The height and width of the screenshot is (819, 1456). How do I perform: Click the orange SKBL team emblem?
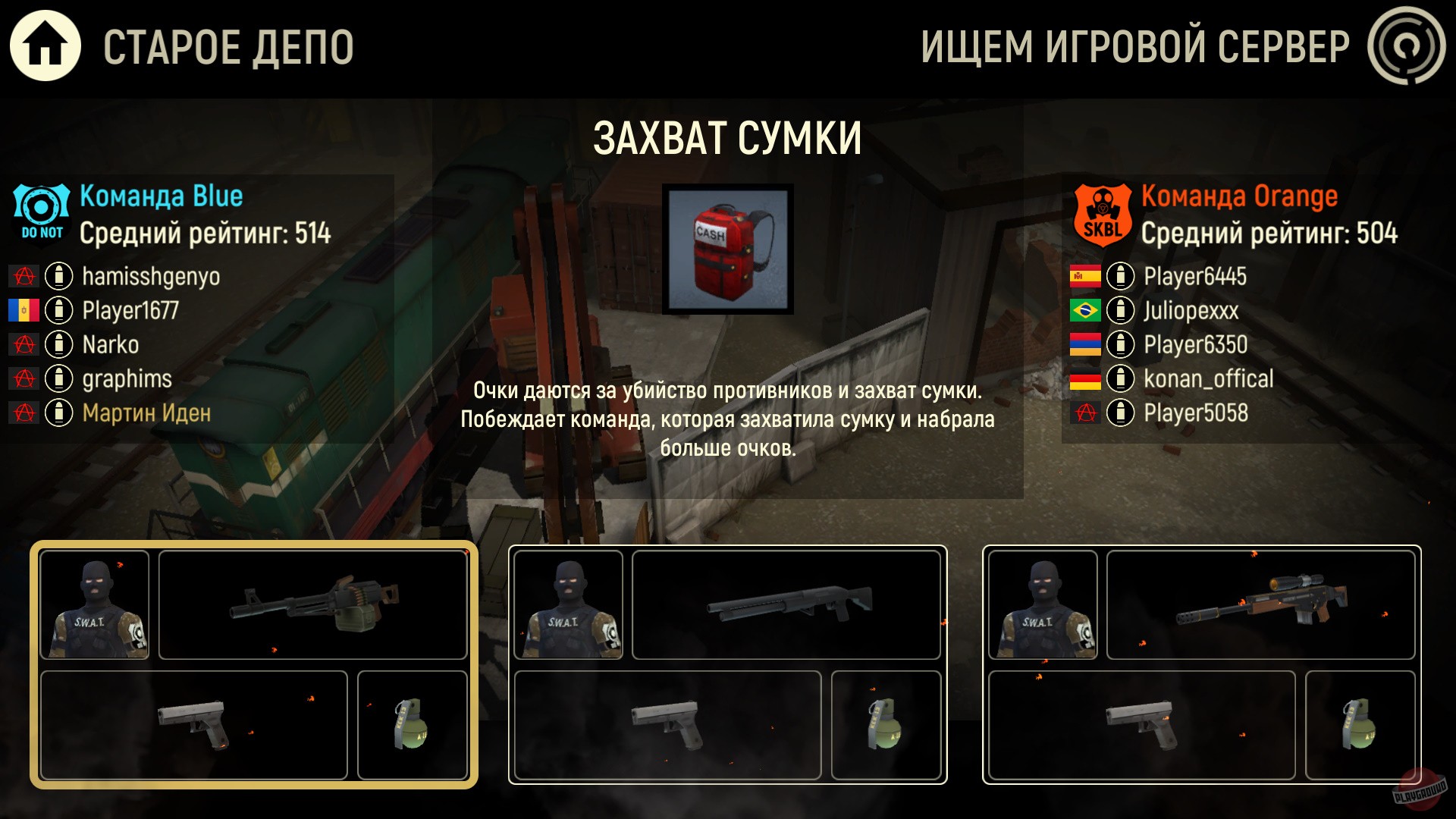click(1101, 212)
